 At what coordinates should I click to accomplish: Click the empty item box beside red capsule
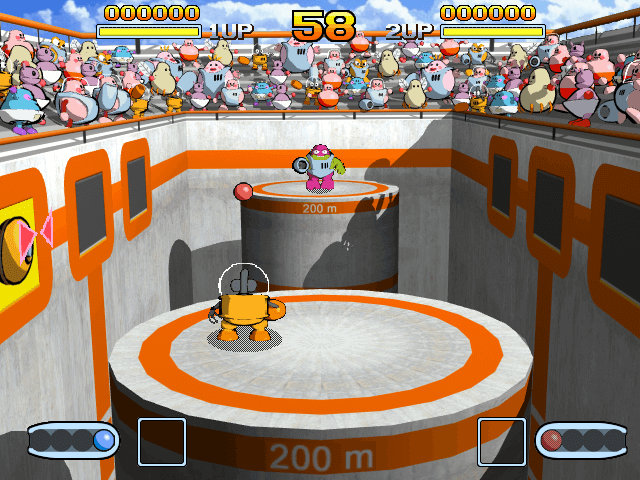tap(501, 442)
